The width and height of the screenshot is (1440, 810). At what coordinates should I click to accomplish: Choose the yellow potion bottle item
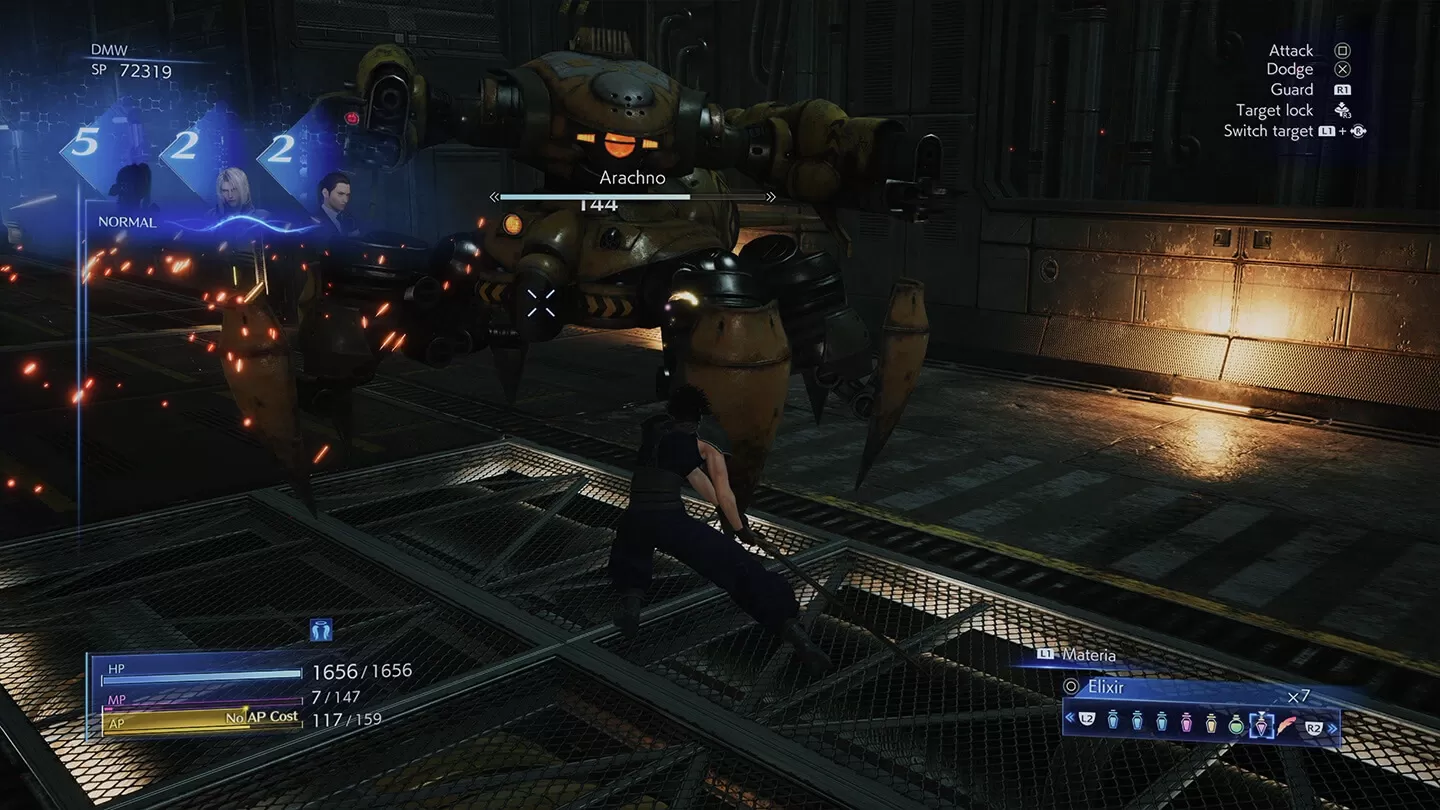click(1211, 720)
